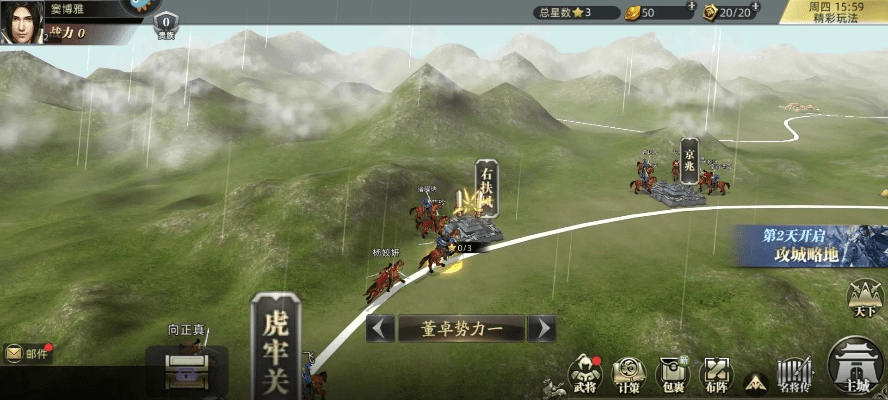Open the 邮件 mailbox

[x=28, y=353]
